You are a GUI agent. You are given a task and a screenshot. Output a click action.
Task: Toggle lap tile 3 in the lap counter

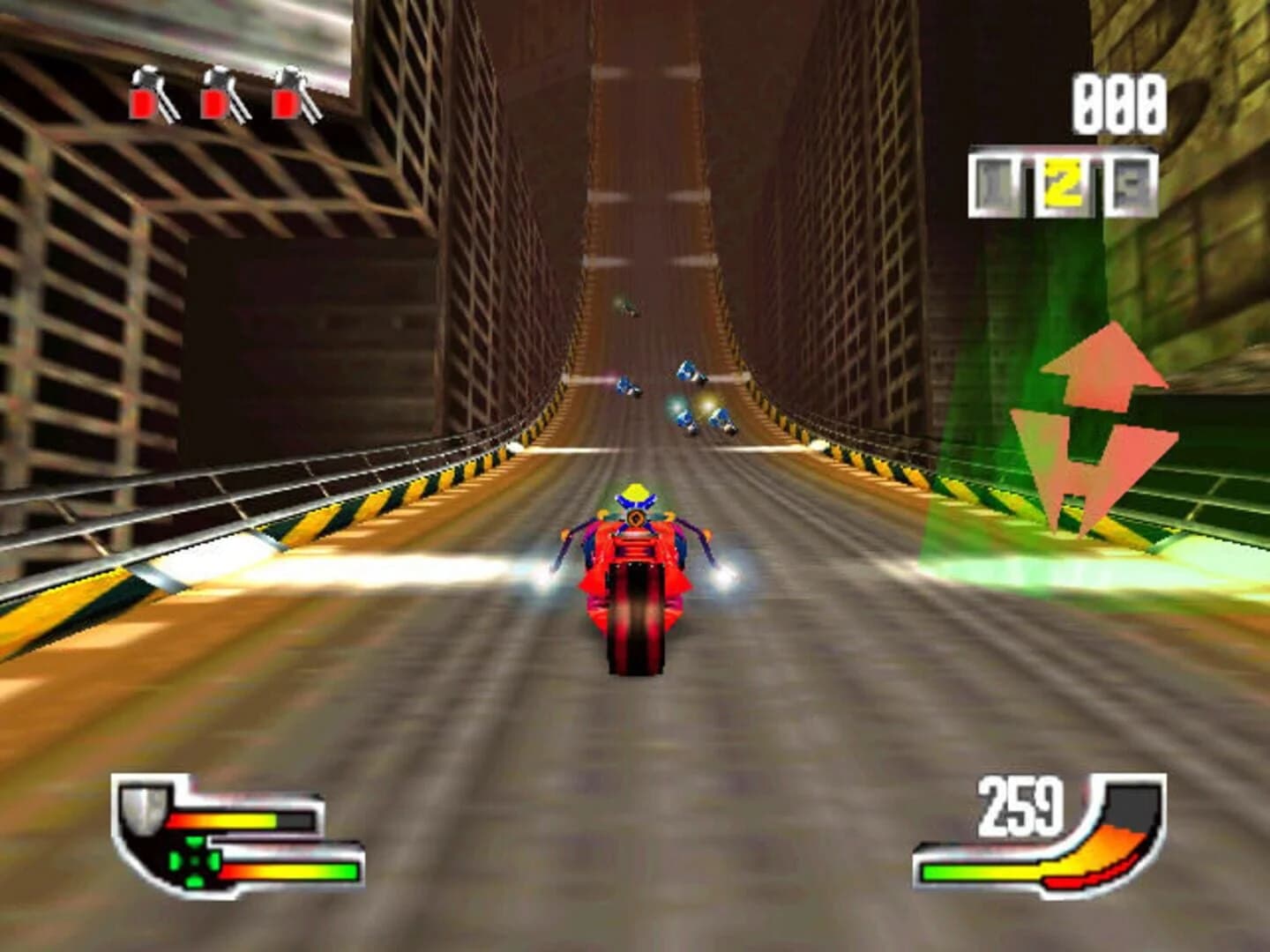(x=1133, y=182)
